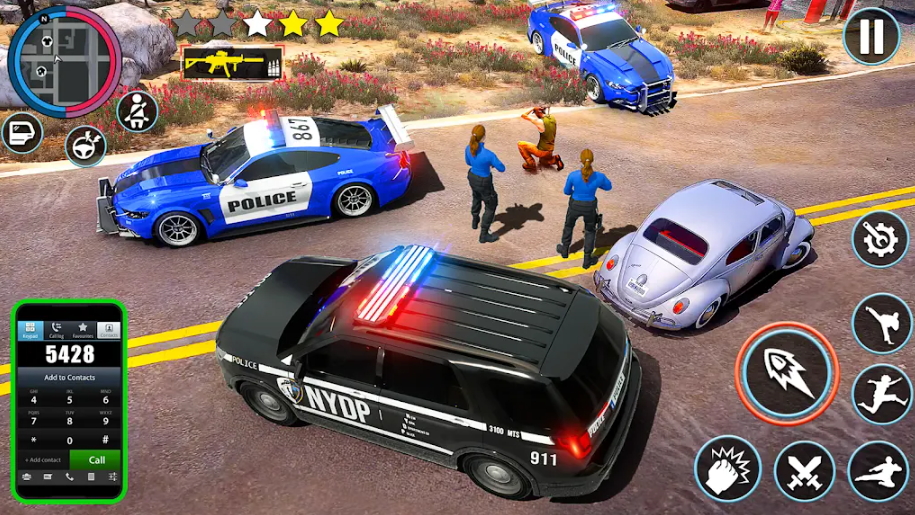Pause the game
The width and height of the screenshot is (915, 515).
tap(871, 37)
